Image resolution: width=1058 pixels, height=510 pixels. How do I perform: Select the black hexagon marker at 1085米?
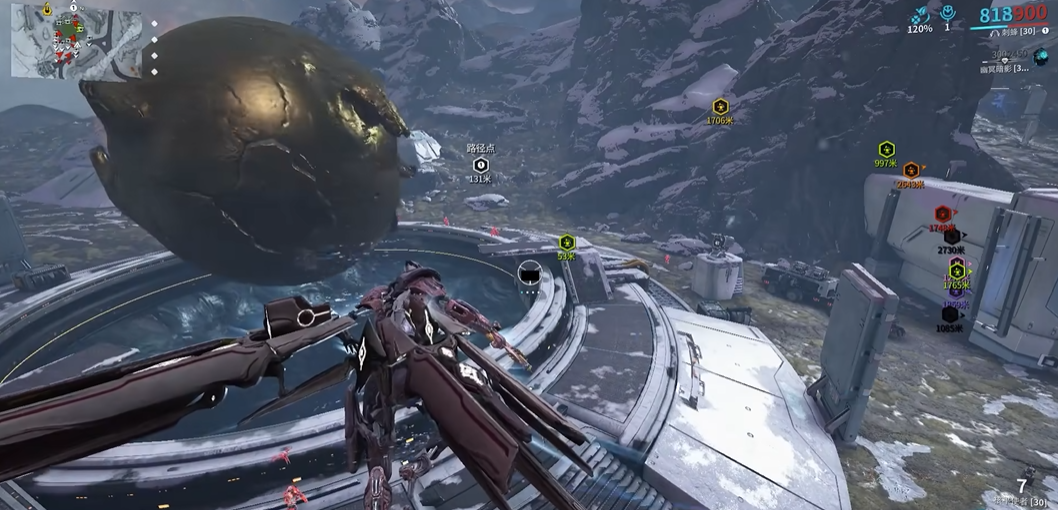[950, 314]
